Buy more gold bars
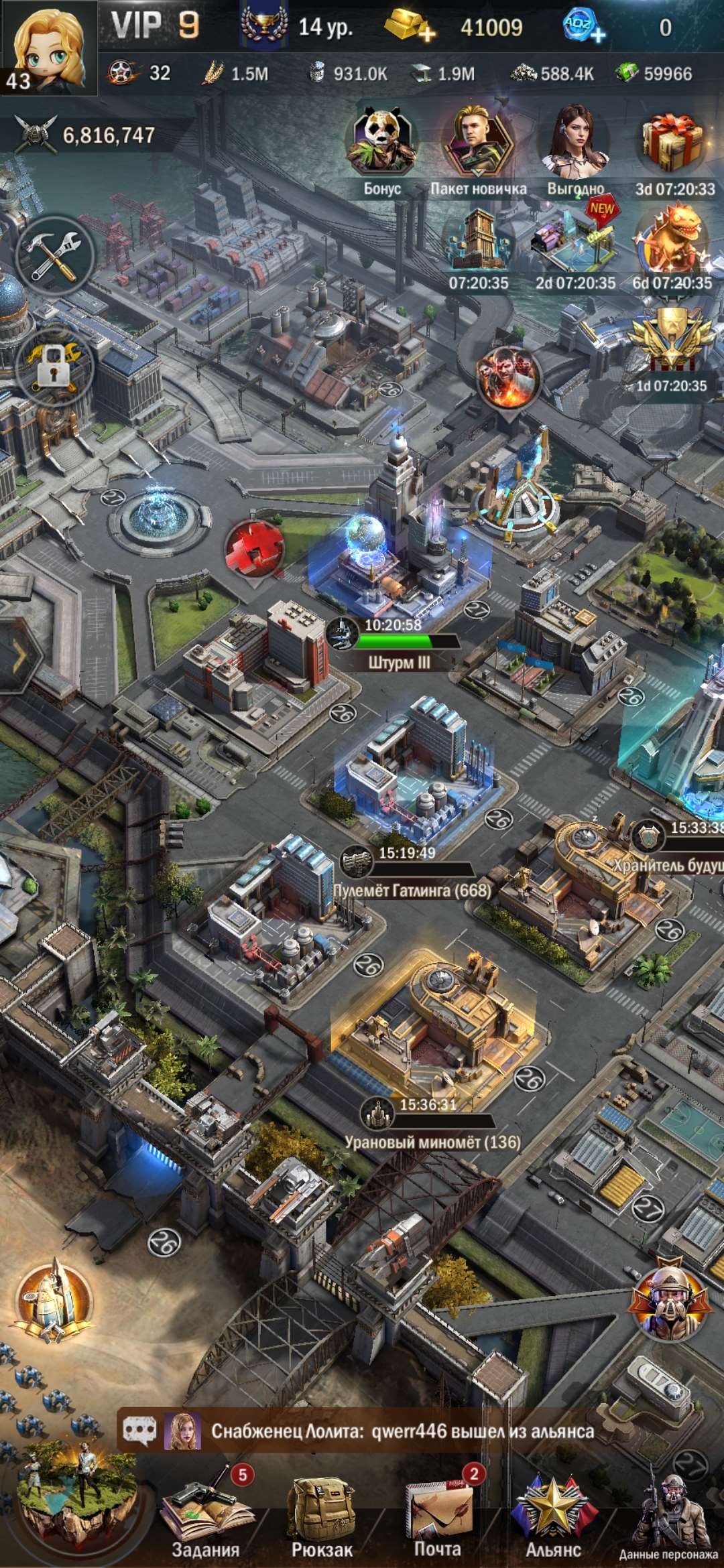This screenshot has width=724, height=1568. click(x=410, y=27)
